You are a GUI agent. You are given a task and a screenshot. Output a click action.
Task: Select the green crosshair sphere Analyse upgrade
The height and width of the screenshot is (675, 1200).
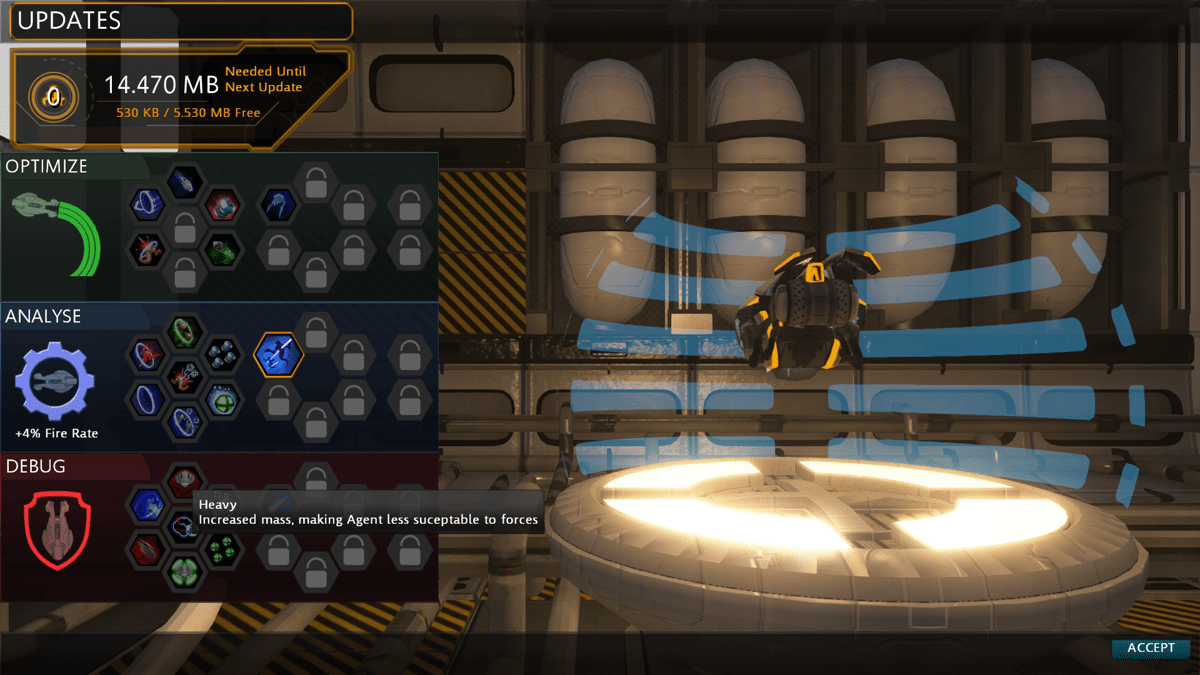click(221, 400)
